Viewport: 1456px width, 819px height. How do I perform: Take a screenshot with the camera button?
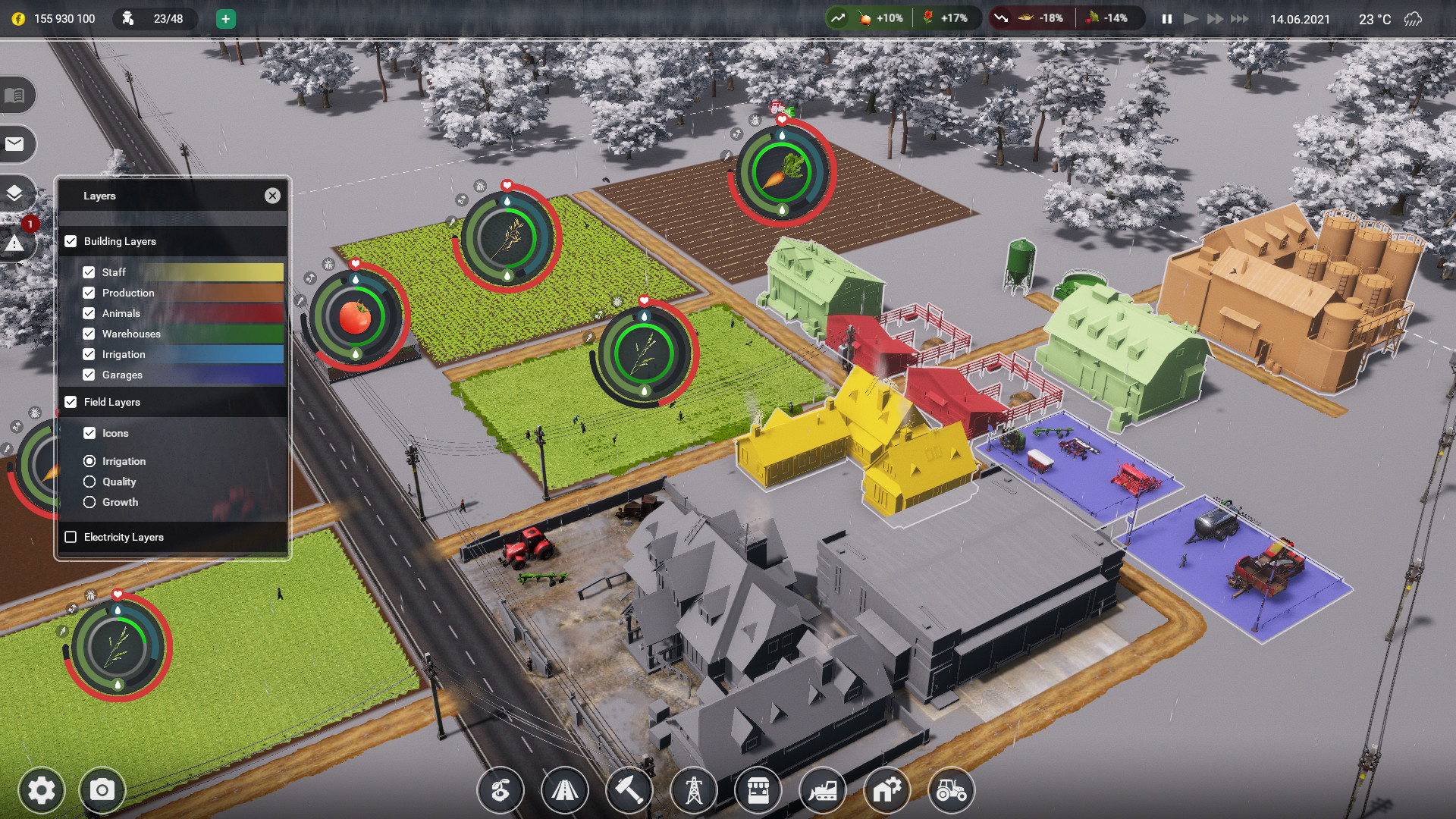102,789
